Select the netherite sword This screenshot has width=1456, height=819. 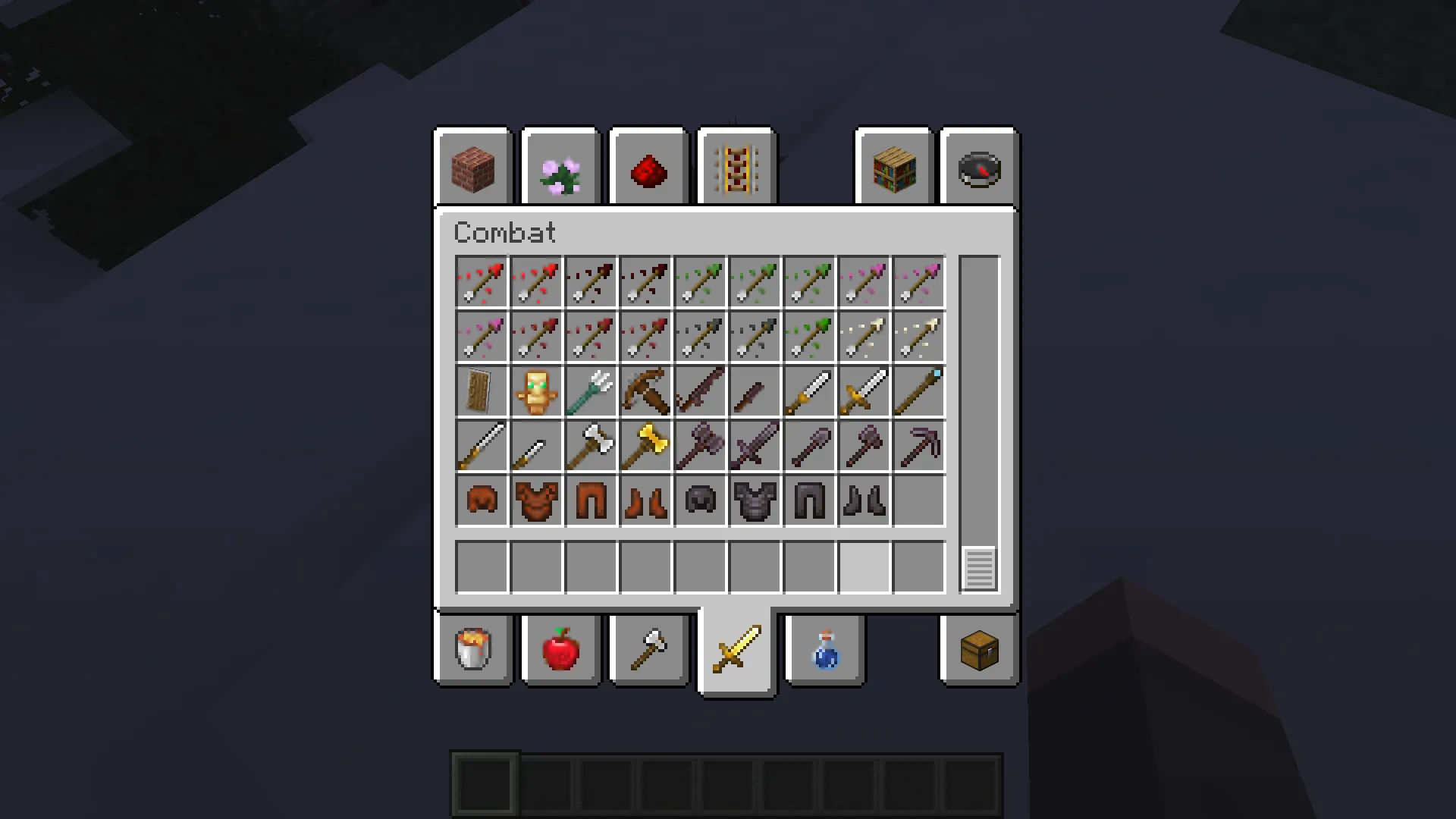pos(753,445)
